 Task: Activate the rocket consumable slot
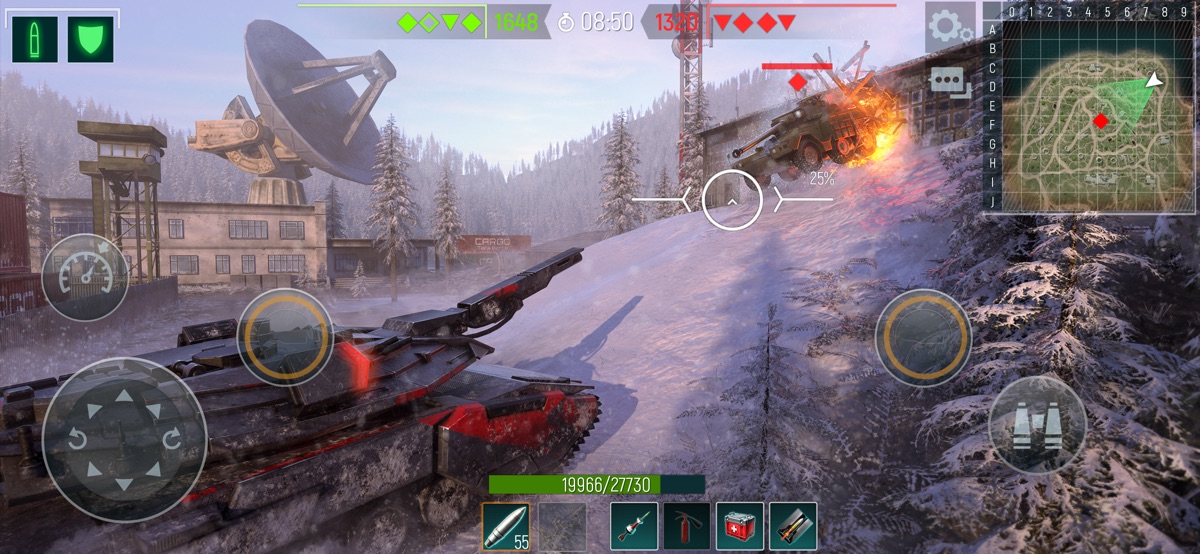click(793, 526)
